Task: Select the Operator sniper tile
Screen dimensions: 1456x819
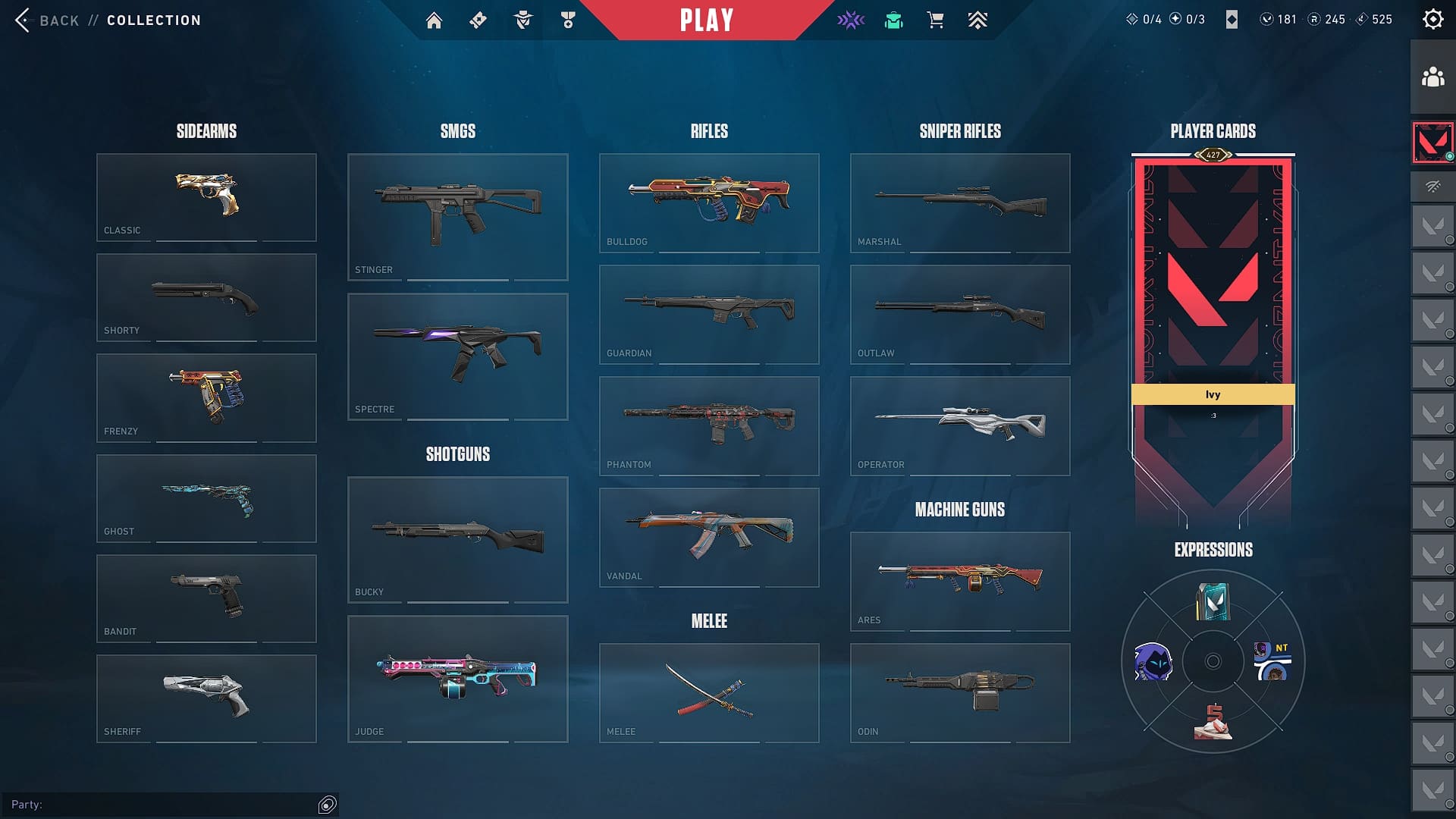Action: click(960, 425)
